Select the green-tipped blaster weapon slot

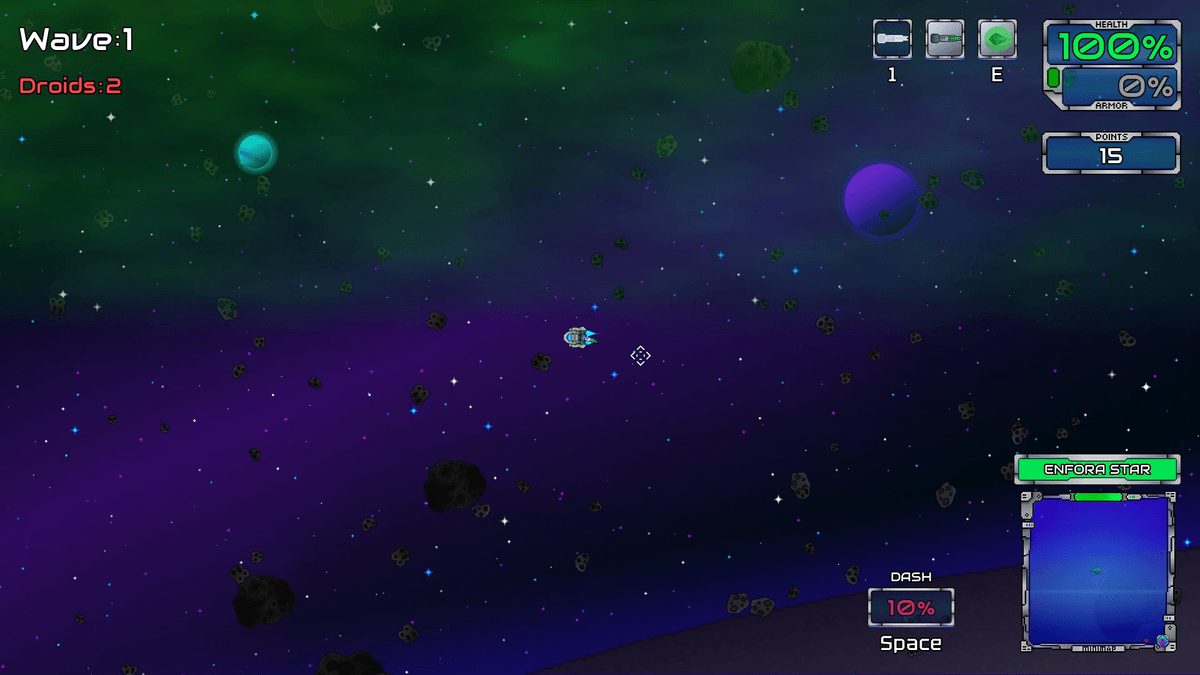click(x=945, y=40)
